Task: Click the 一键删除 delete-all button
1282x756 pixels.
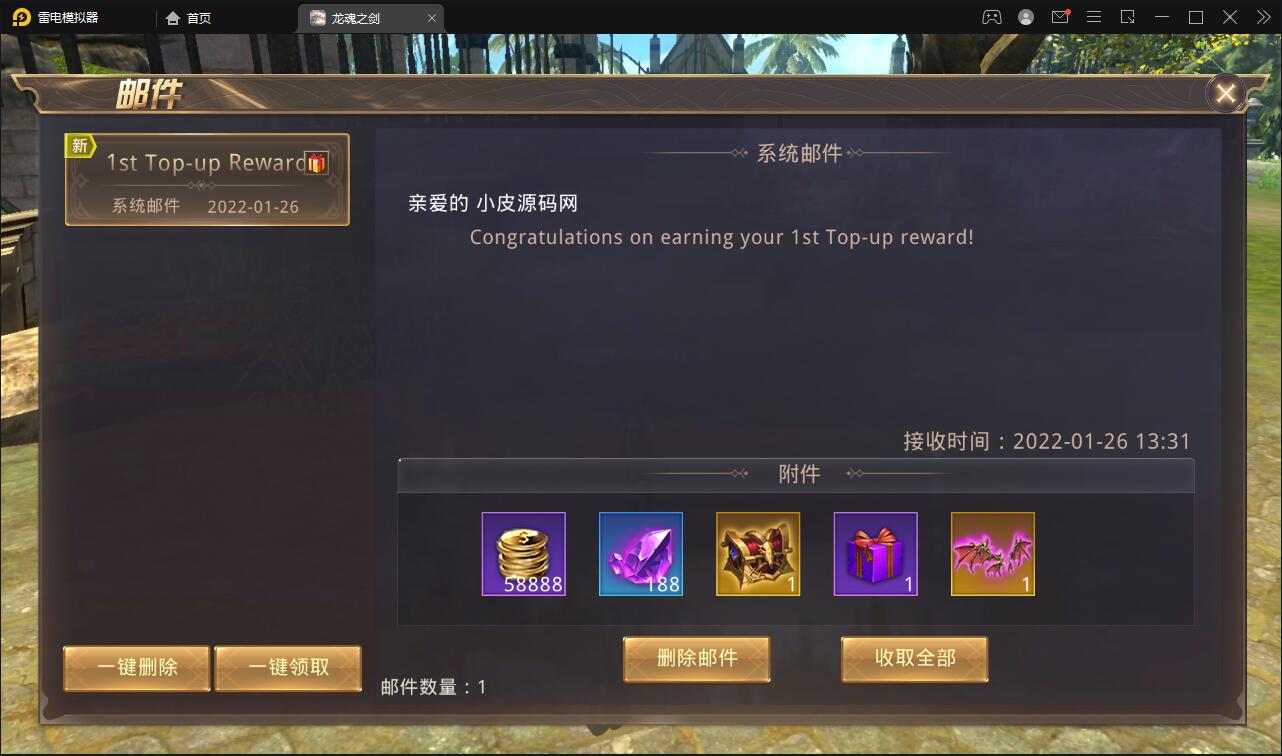Action: (136, 668)
